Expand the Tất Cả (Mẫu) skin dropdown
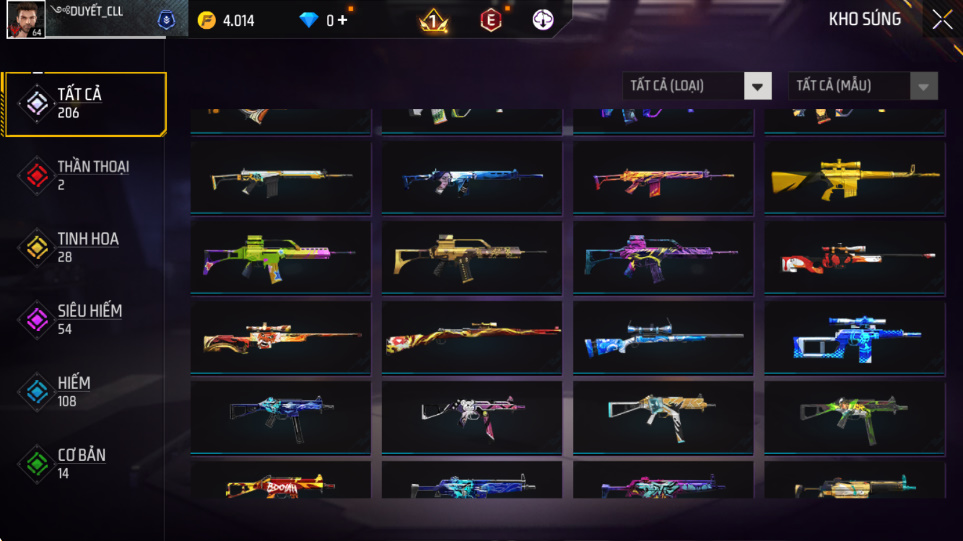 click(x=863, y=86)
